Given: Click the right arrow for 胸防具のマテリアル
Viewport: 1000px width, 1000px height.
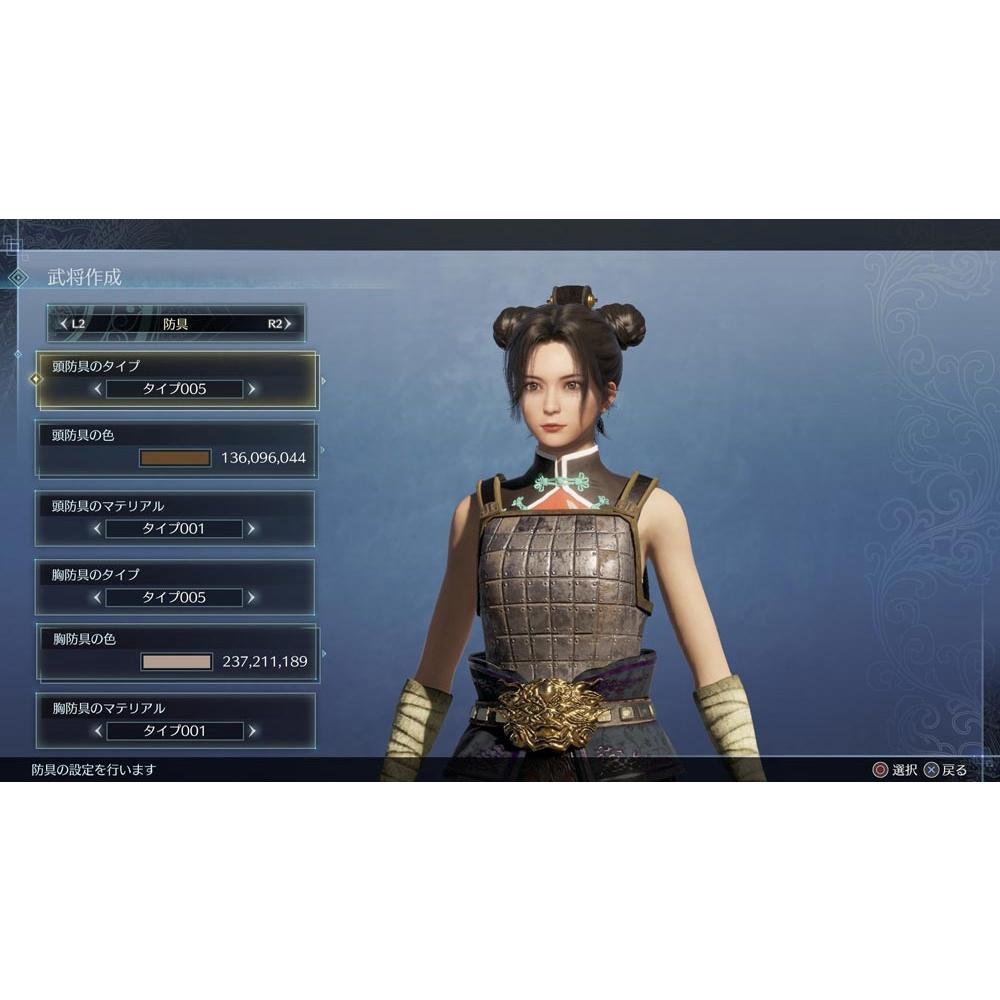Looking at the screenshot, I should tap(252, 731).
